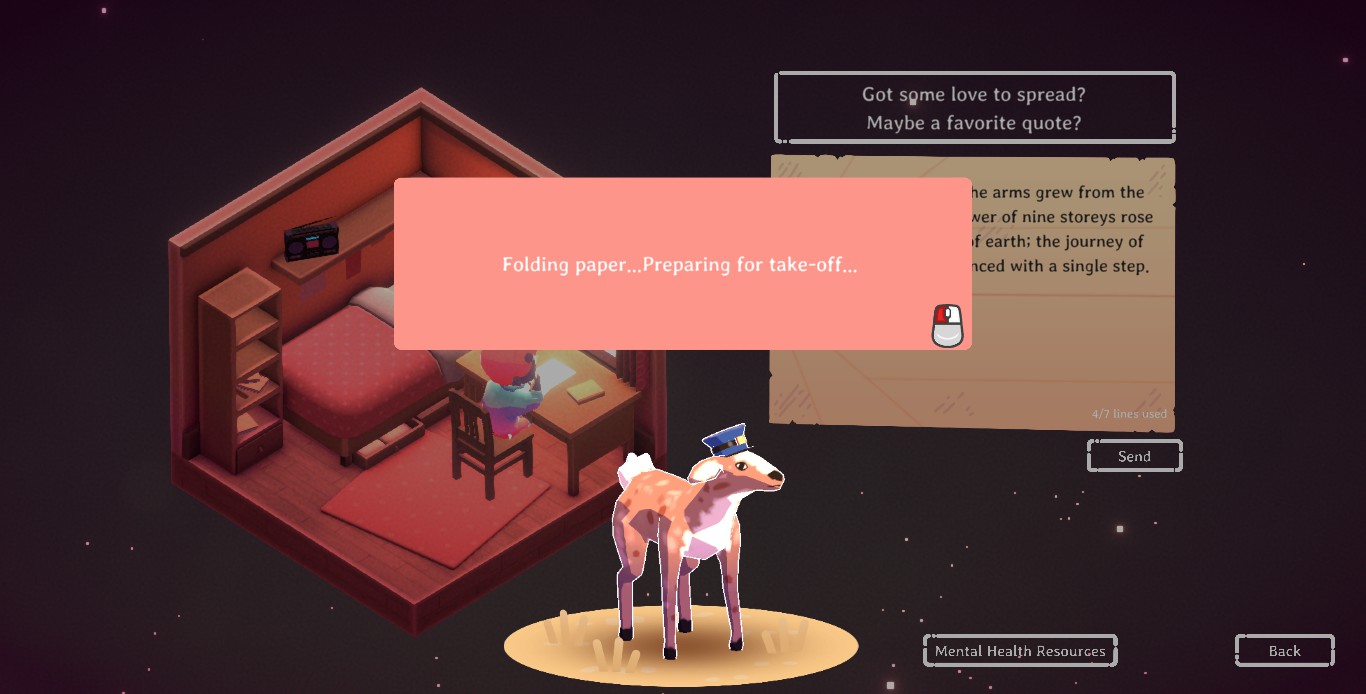The width and height of the screenshot is (1366, 694).
Task: Open Mental Health Resources
Action: coord(1019,651)
